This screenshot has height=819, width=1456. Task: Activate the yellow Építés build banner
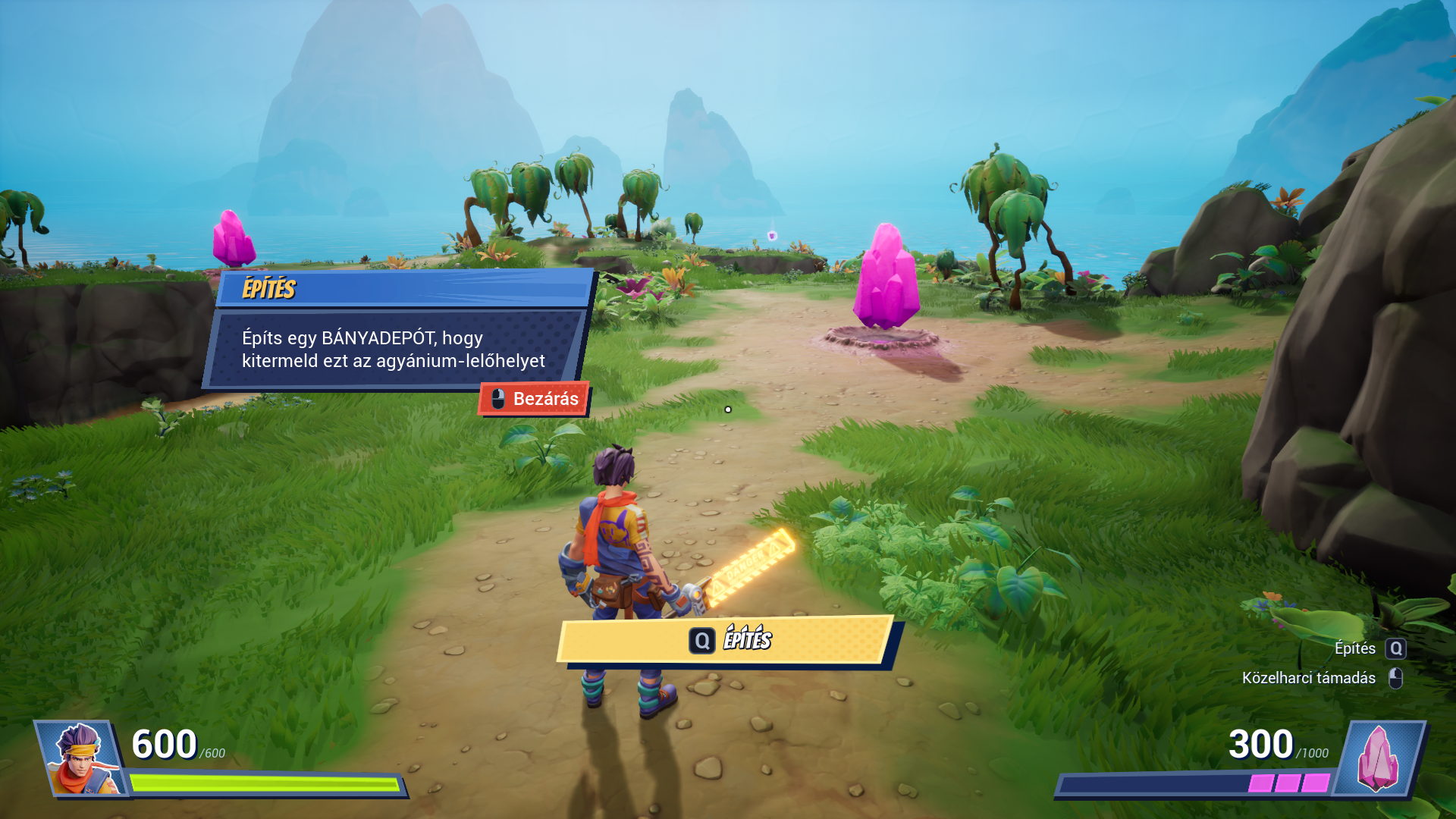click(726, 640)
